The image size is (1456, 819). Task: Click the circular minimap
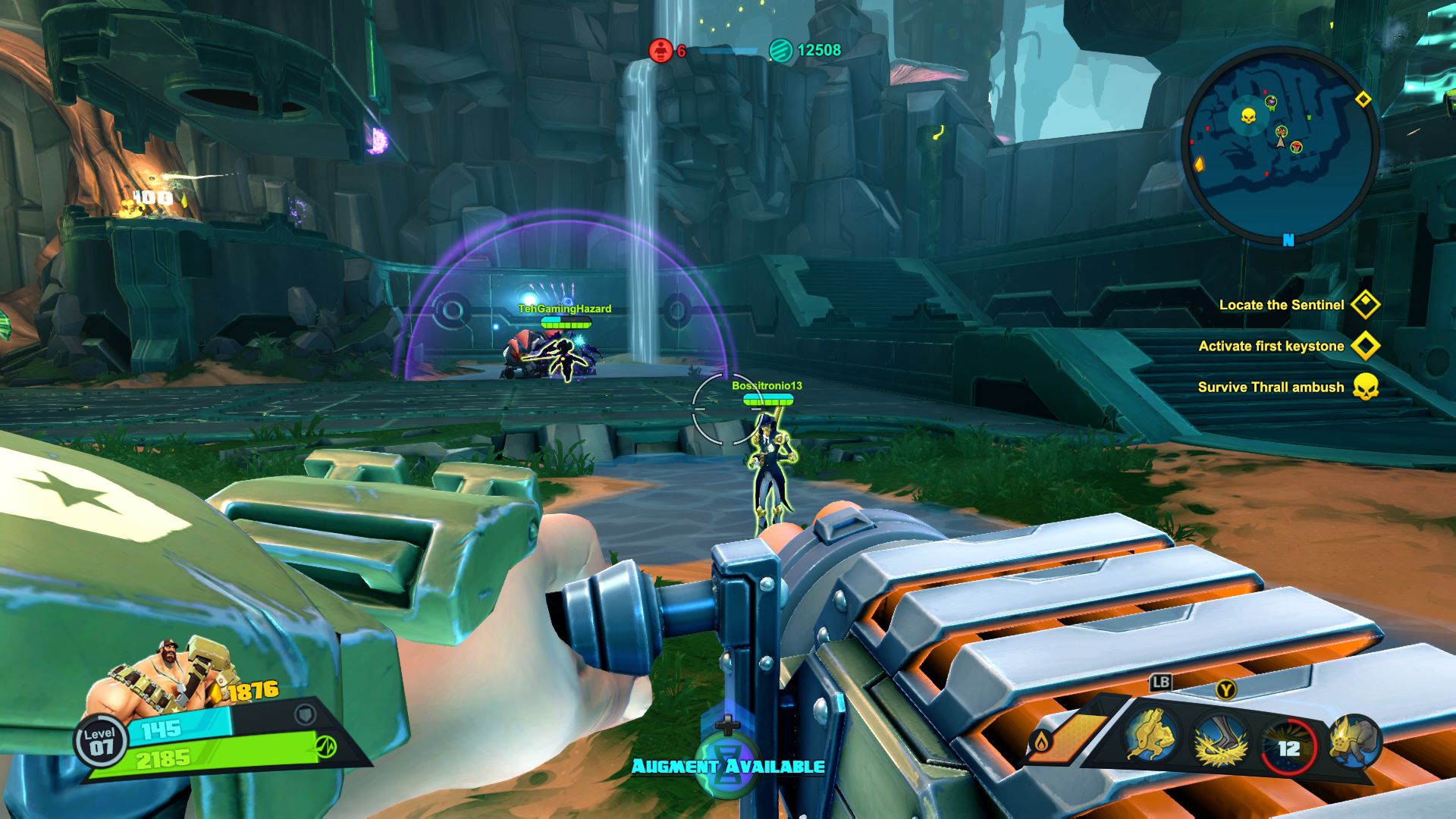1280,146
